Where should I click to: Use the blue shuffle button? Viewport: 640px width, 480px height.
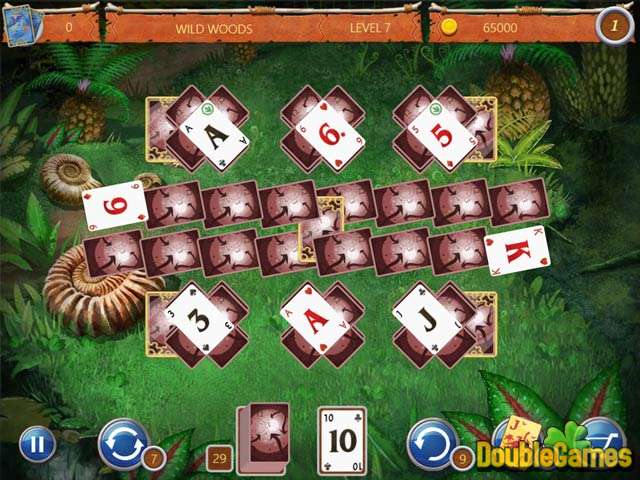122,442
